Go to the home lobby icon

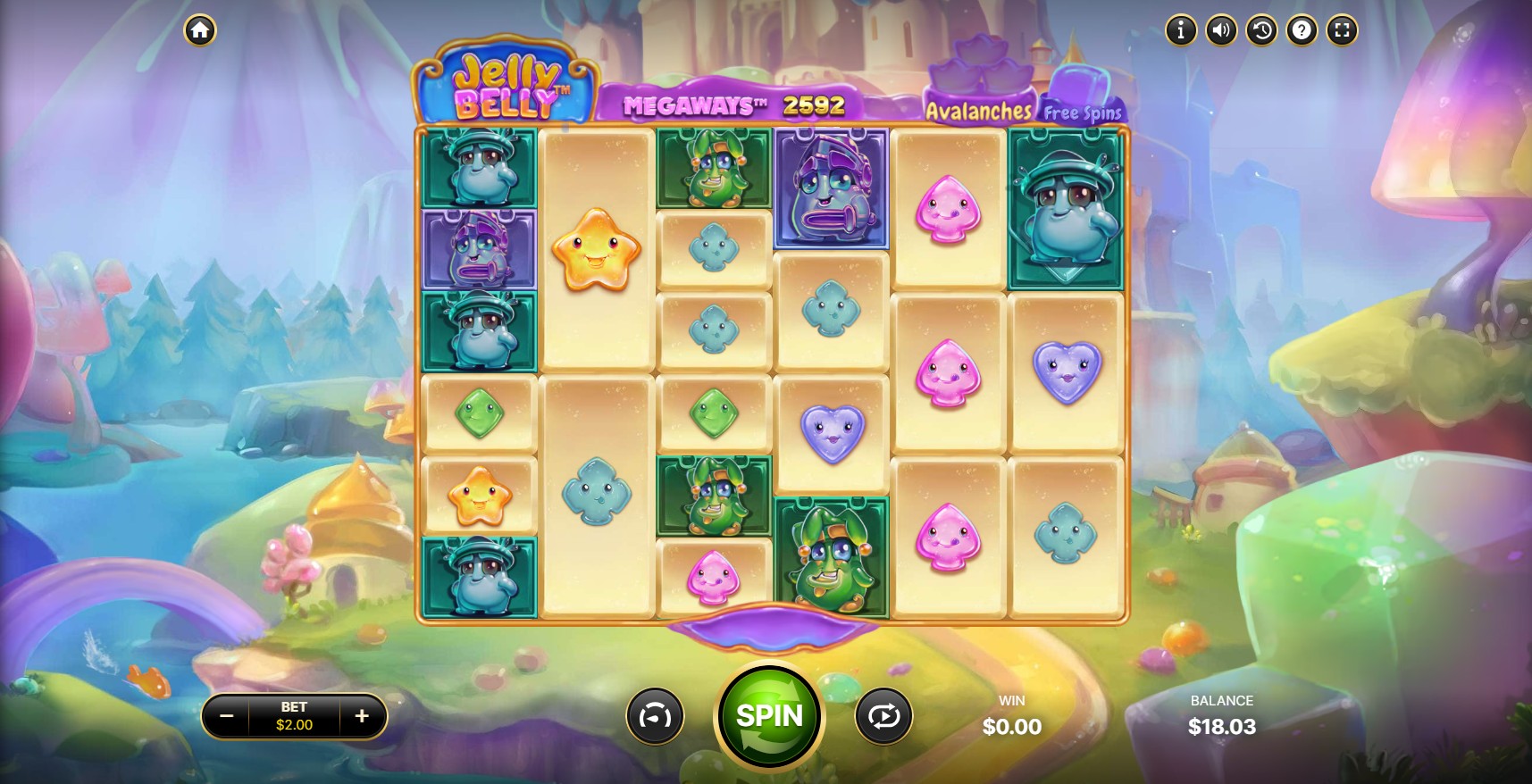pos(200,30)
